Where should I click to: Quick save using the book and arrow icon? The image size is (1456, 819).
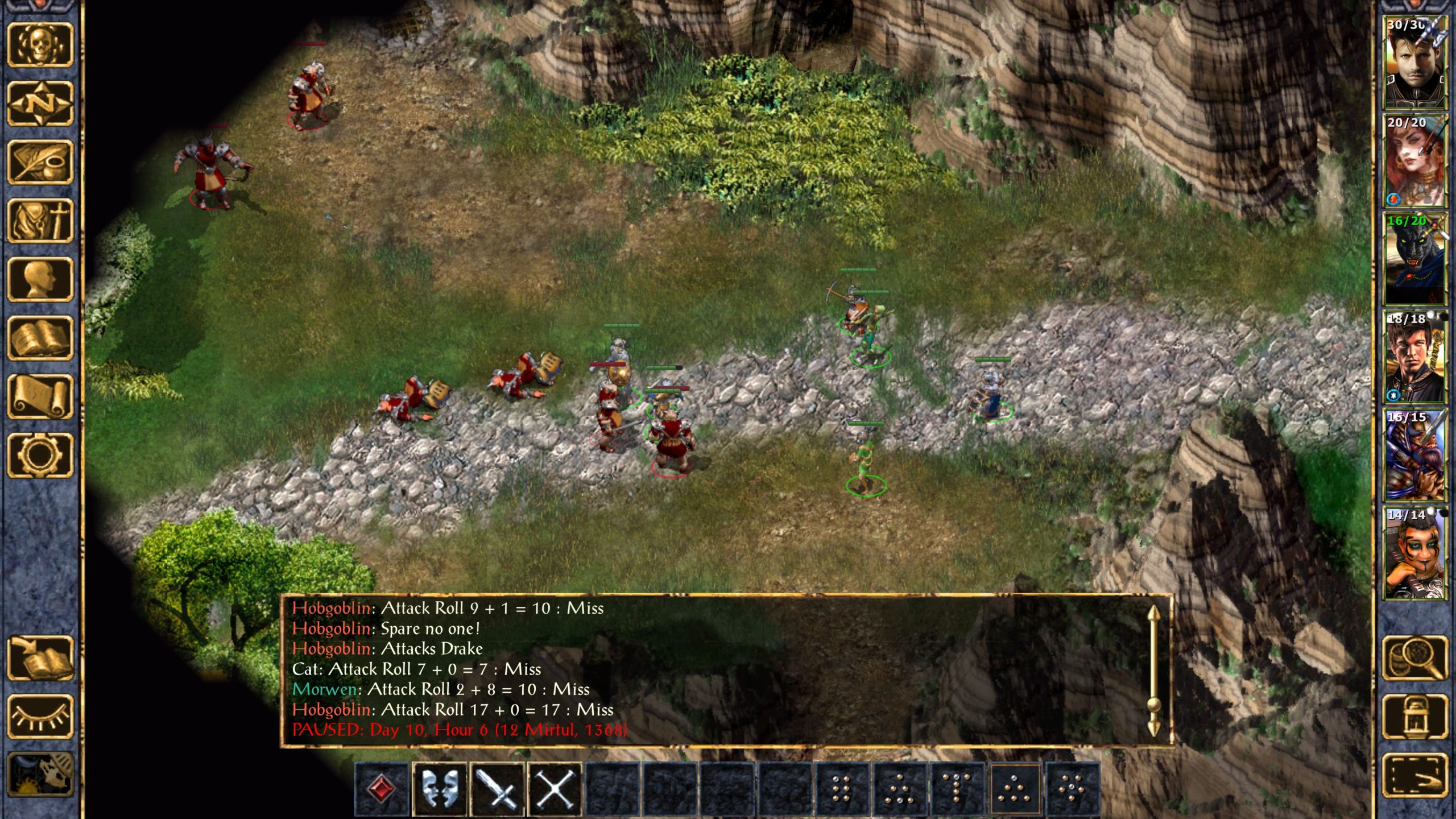click(x=40, y=658)
